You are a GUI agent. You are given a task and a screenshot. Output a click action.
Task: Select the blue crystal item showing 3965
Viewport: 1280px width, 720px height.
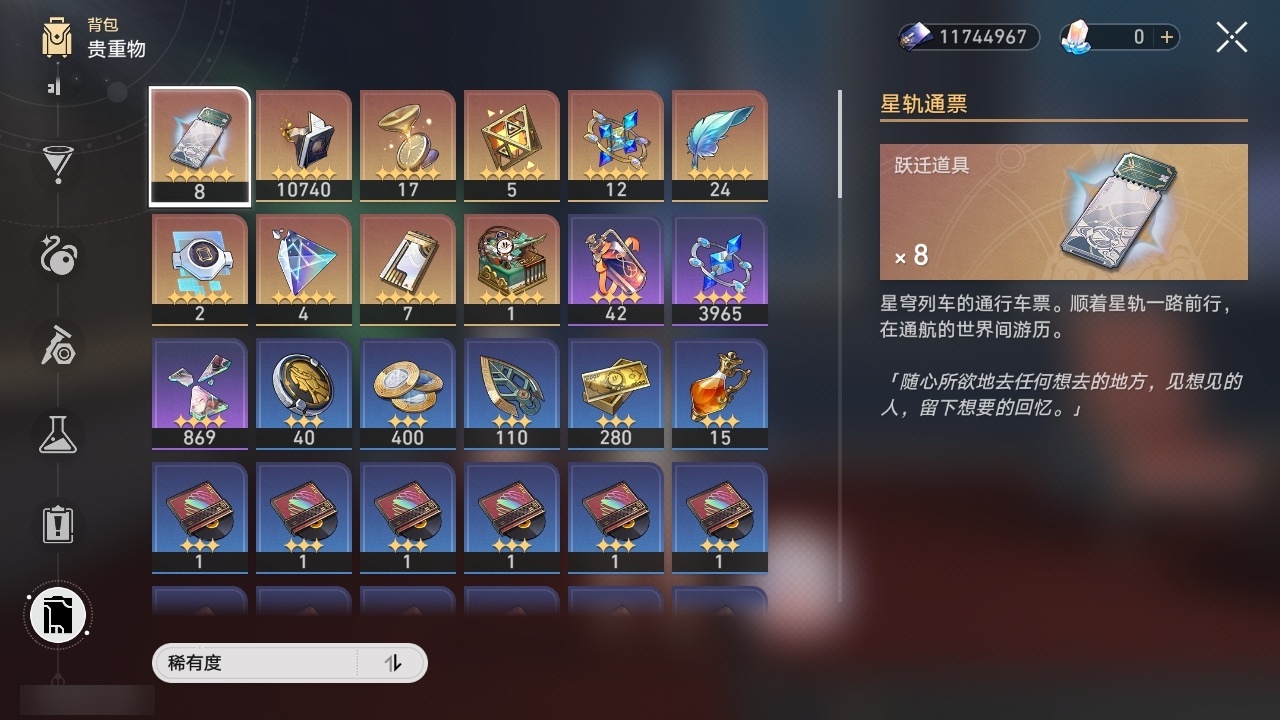[x=720, y=266]
